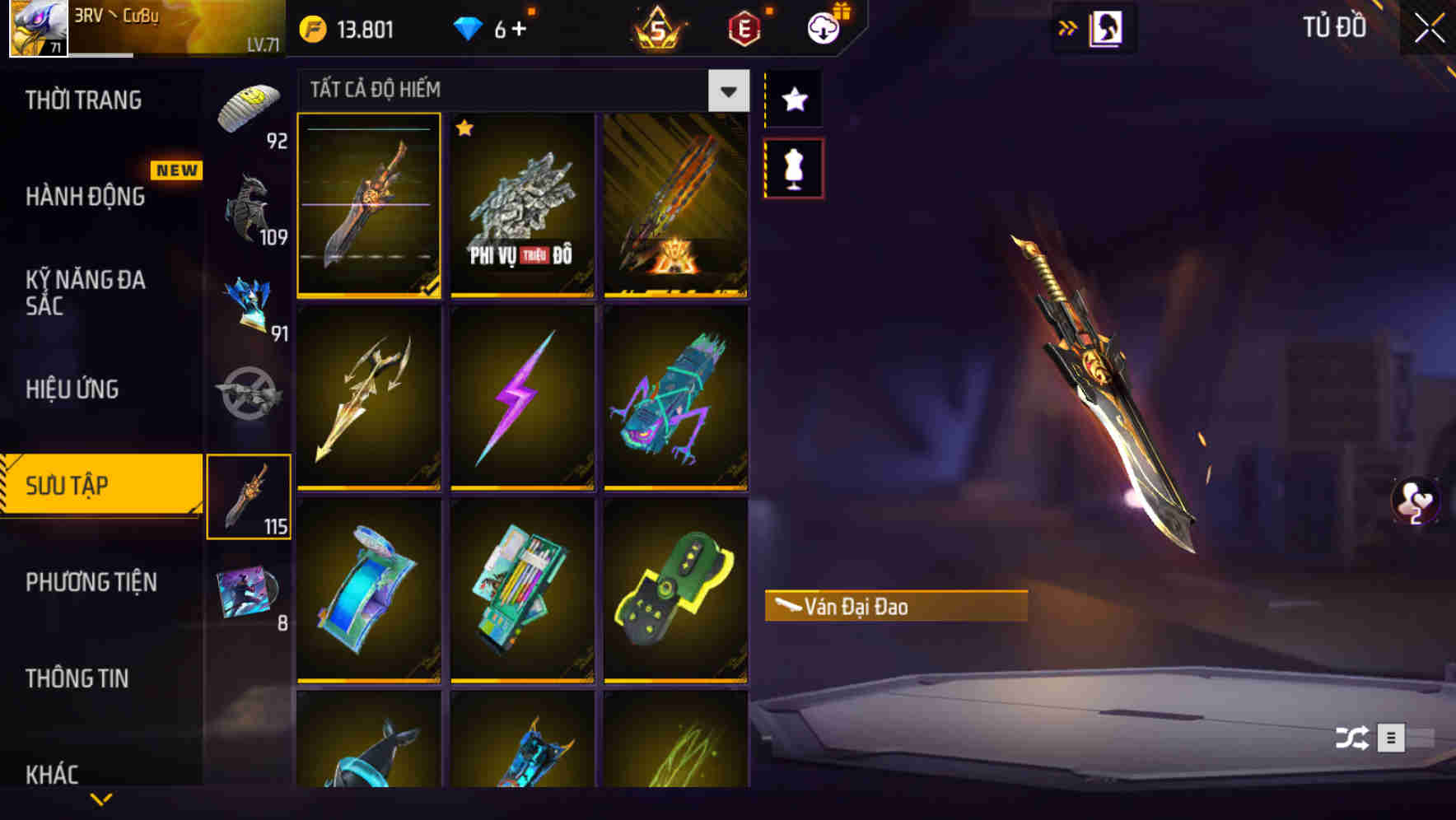Click the double chevron near the character panel icon
1456x820 pixels.
coord(1069,26)
